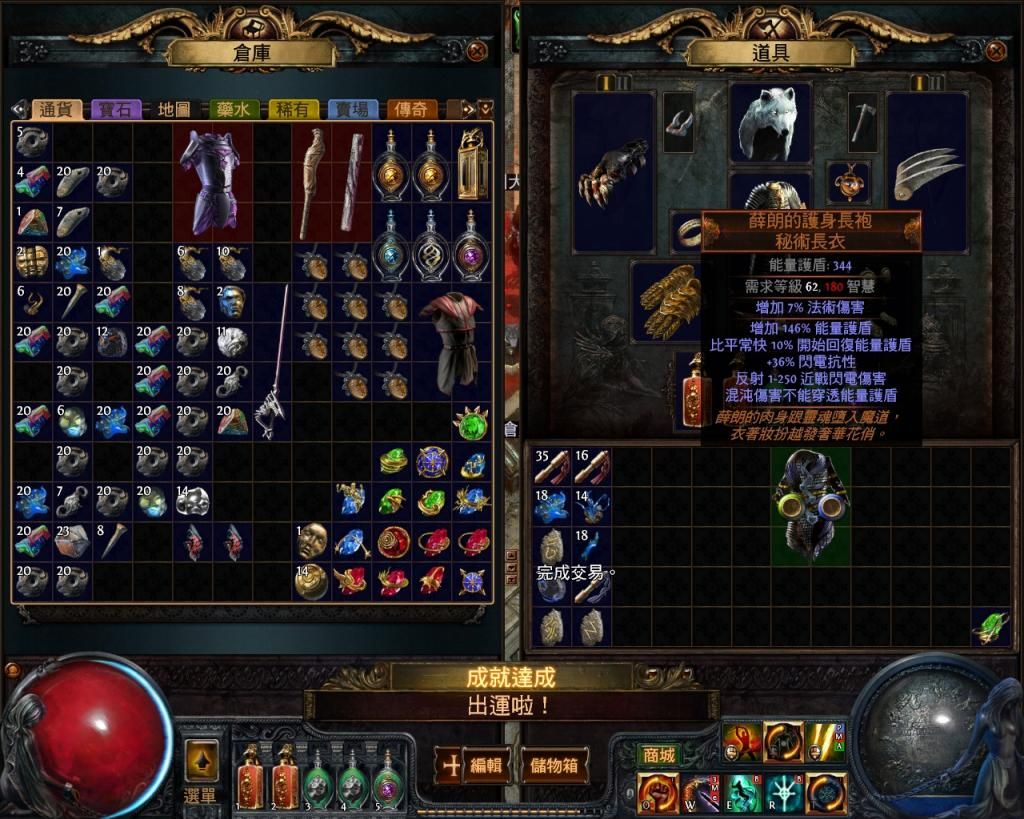Select the equipped golden gauntlets
1024x819 pixels.
pos(669,300)
